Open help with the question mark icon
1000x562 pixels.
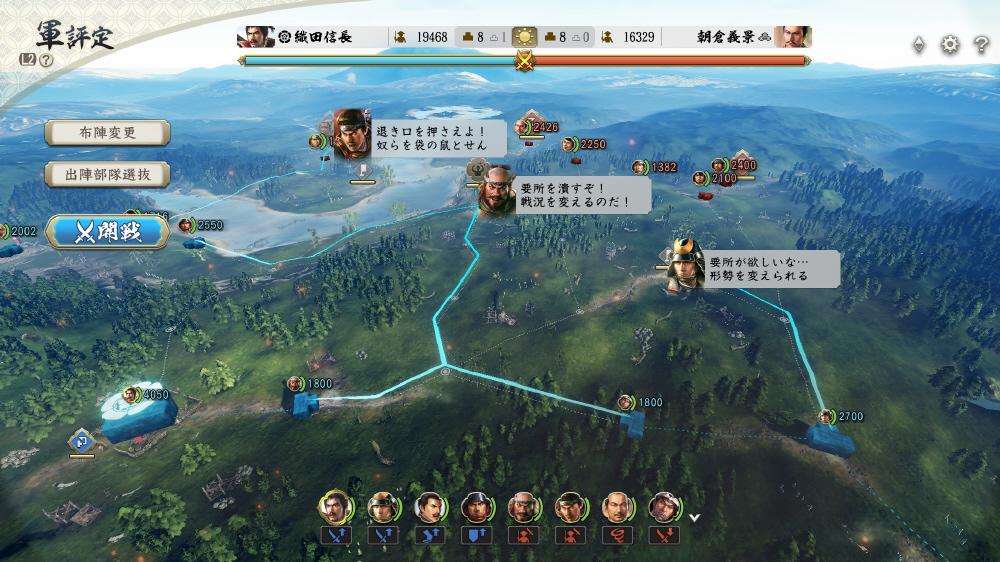[982, 44]
